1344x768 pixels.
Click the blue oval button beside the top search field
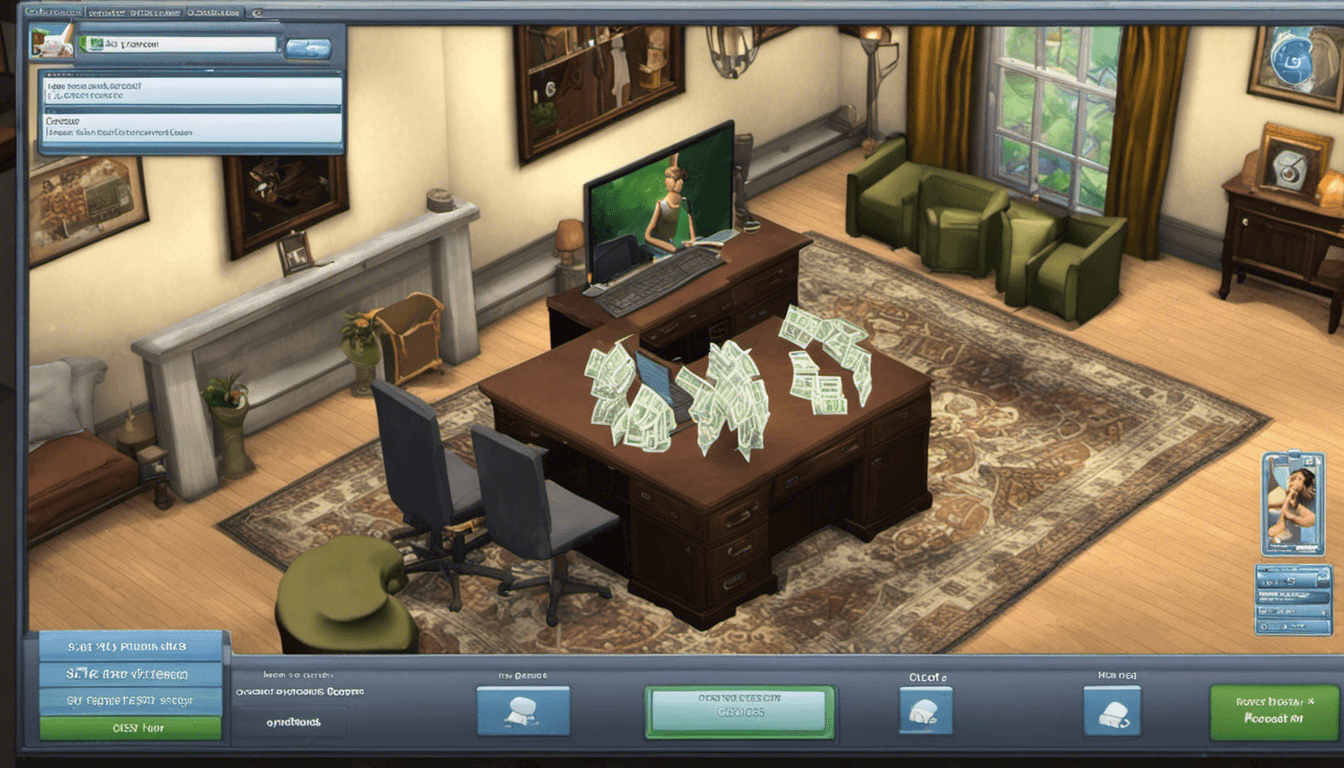(x=308, y=47)
